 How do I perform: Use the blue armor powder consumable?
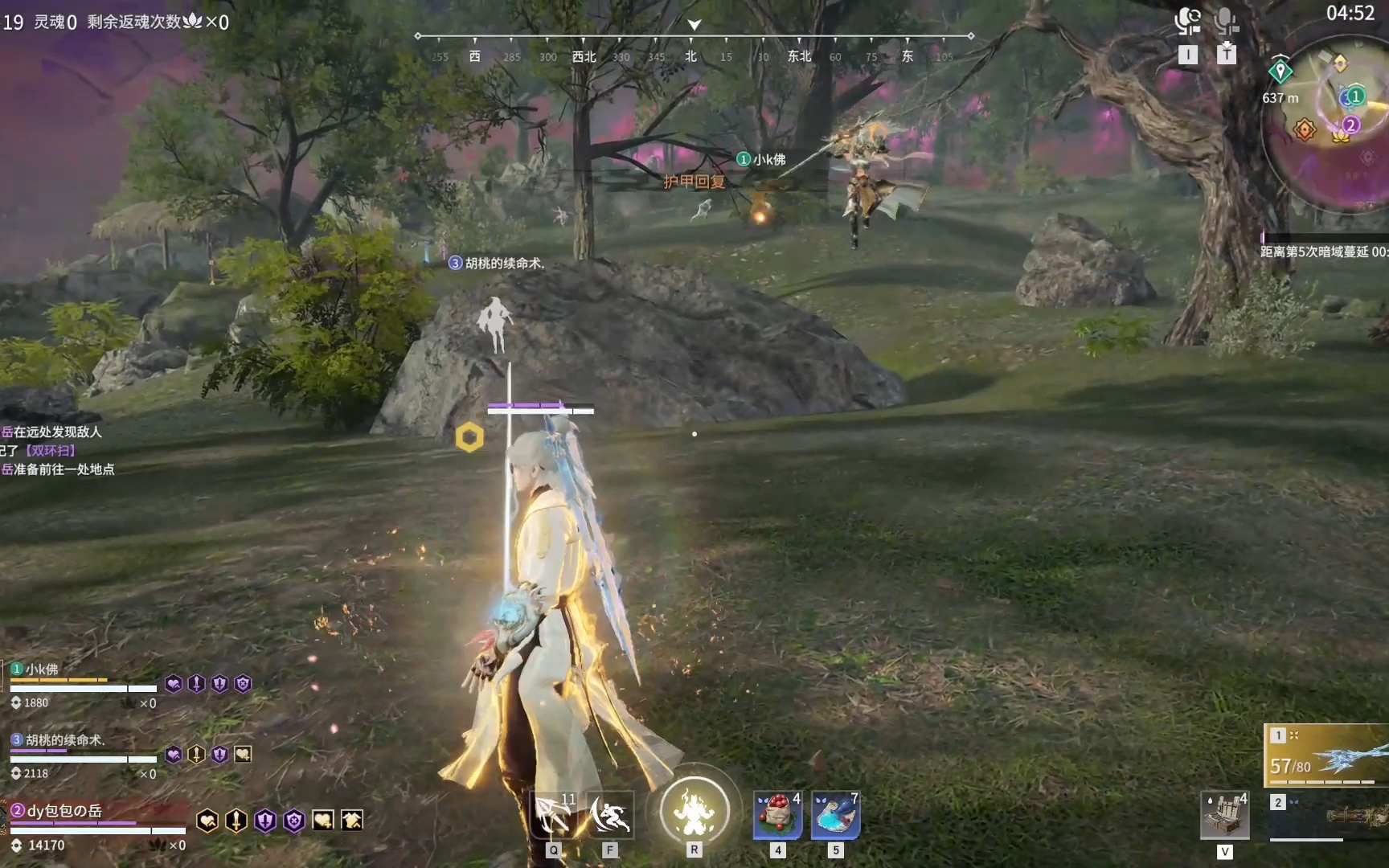click(x=835, y=814)
